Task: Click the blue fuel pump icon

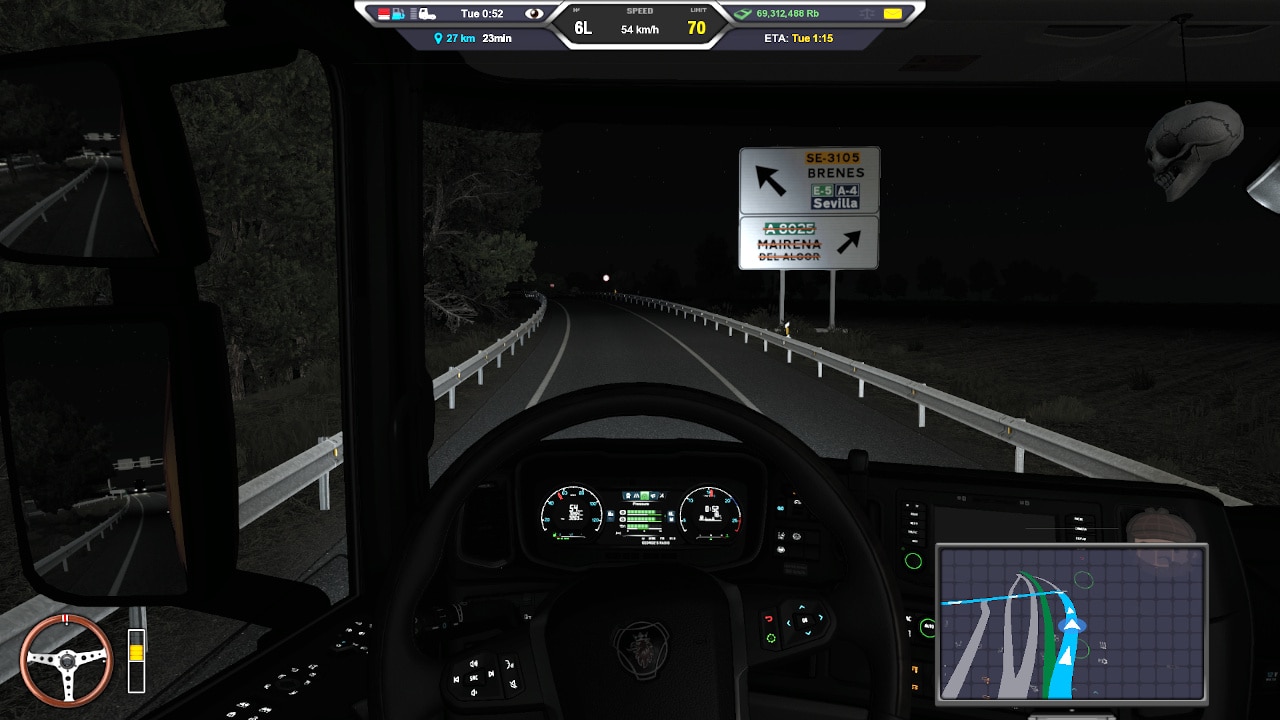Action: pyautogui.click(x=399, y=14)
